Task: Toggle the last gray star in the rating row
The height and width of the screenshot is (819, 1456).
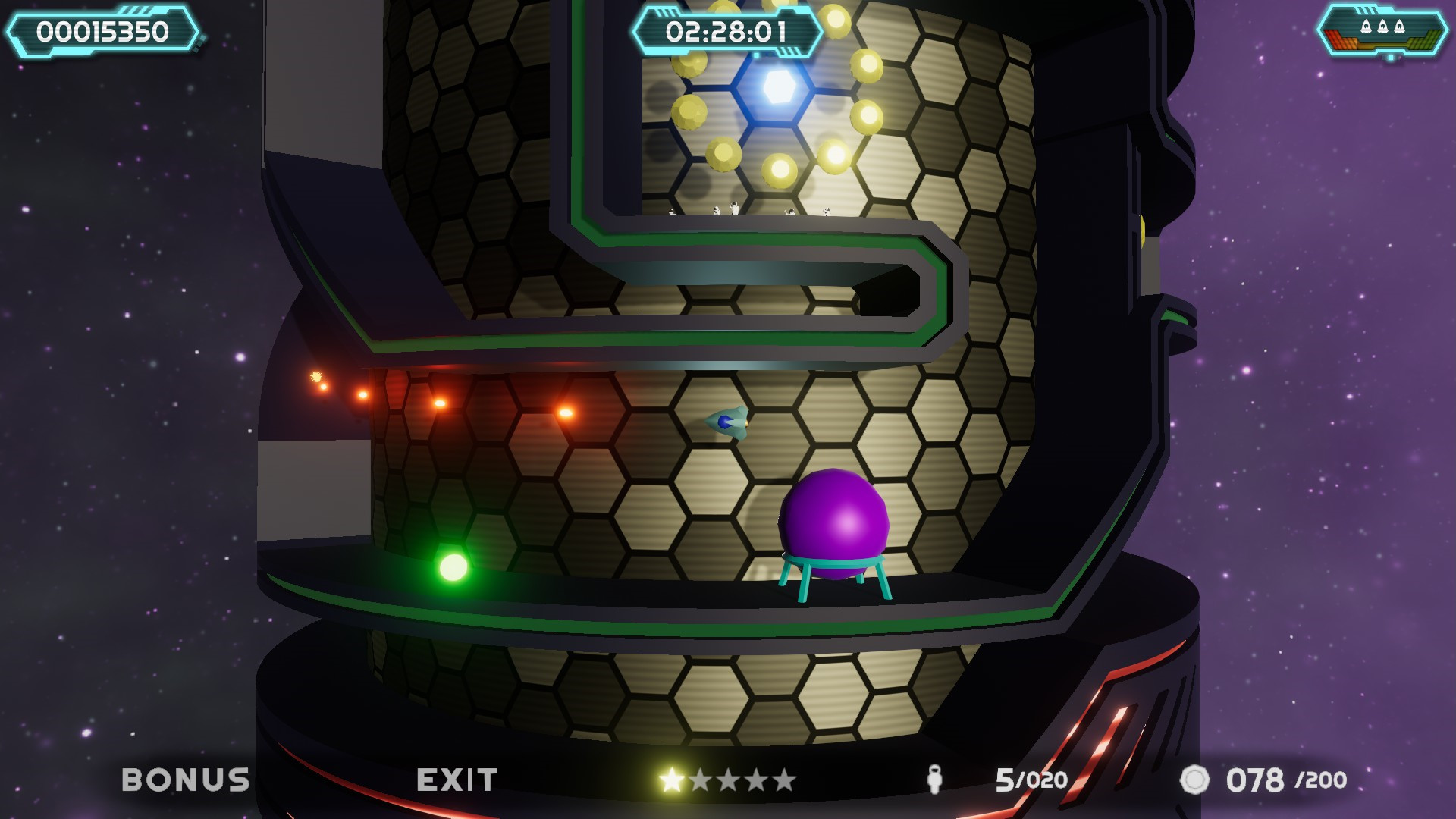Action: (785, 777)
